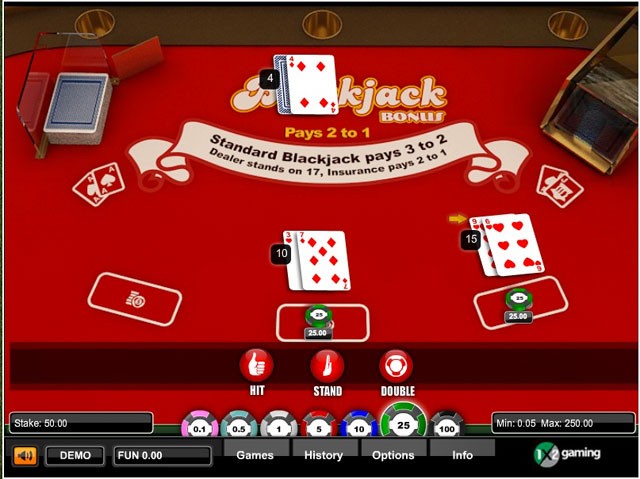Select the blue 10 chip
Image resolution: width=640 pixels, height=479 pixels.
coord(359,428)
